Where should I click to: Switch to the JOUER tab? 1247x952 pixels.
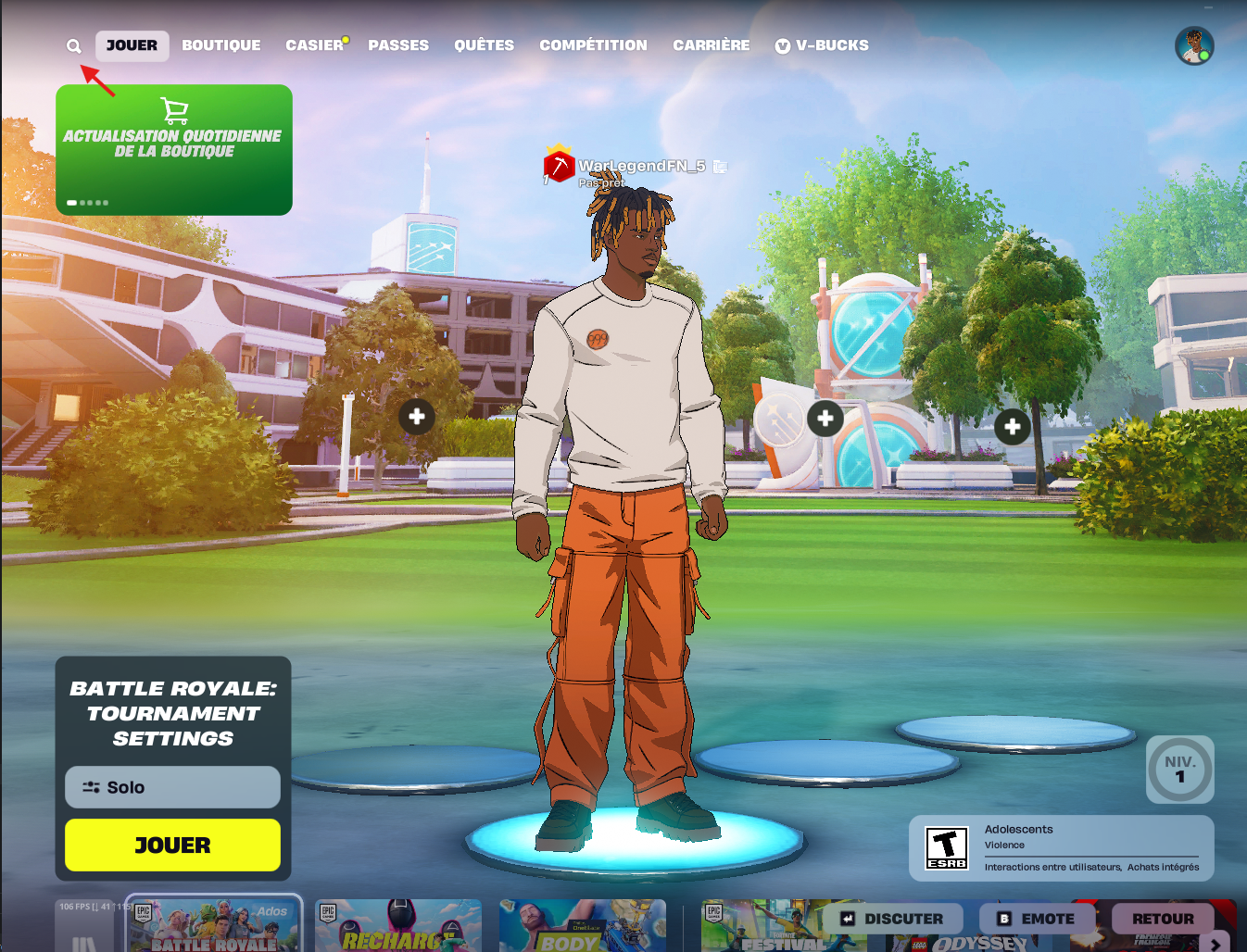click(132, 45)
